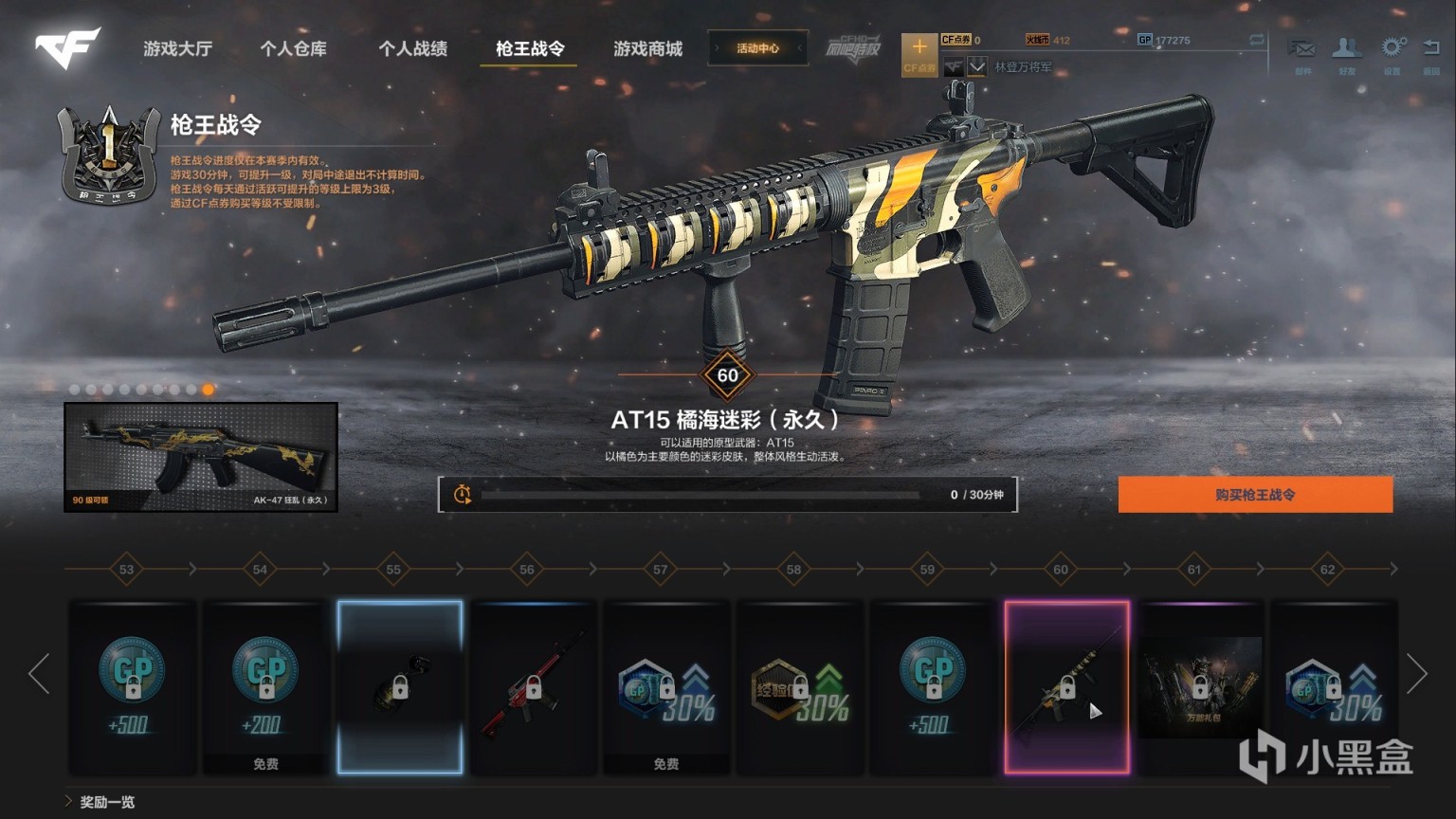Click the currency refresh arrows icon

click(x=1256, y=40)
